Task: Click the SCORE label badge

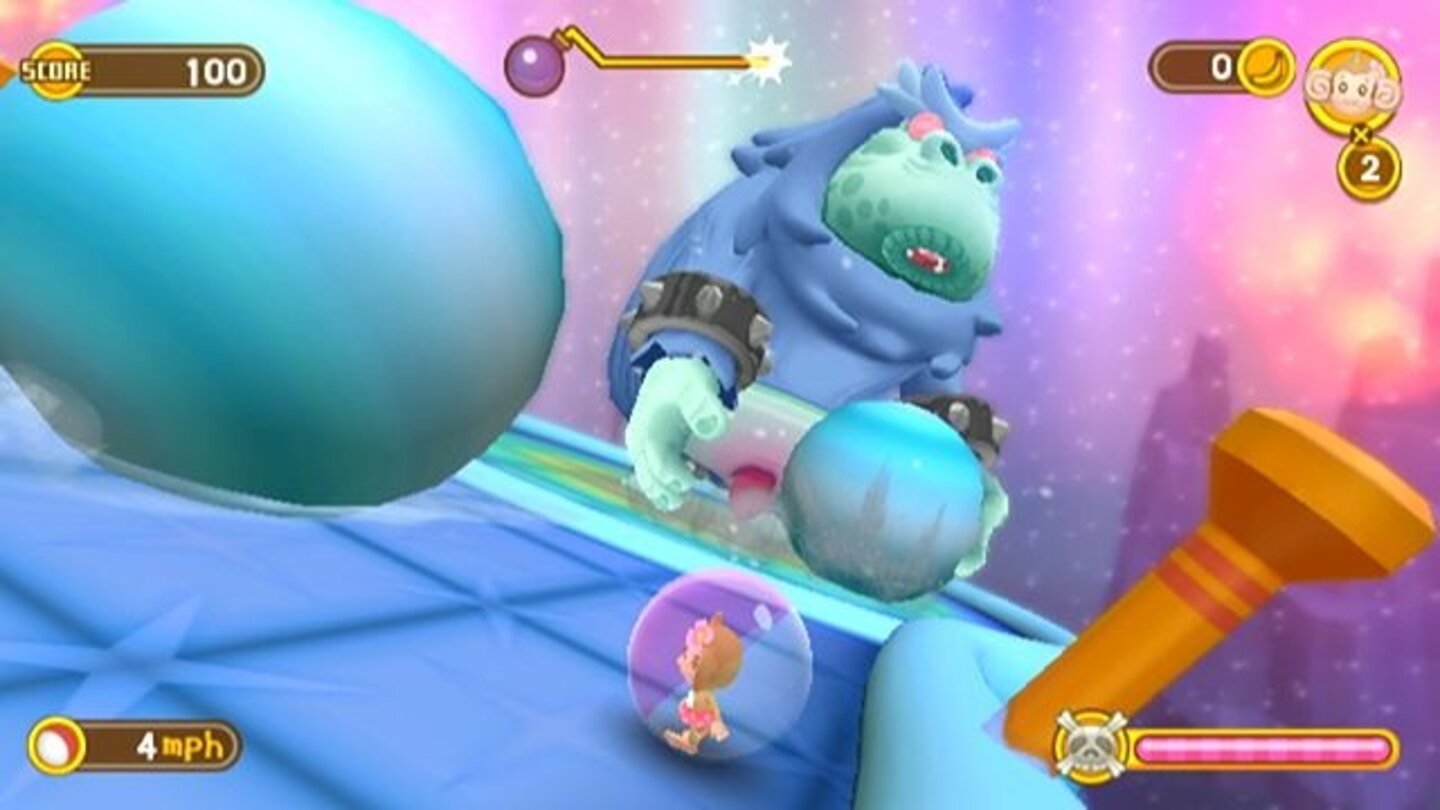Action: tap(54, 70)
